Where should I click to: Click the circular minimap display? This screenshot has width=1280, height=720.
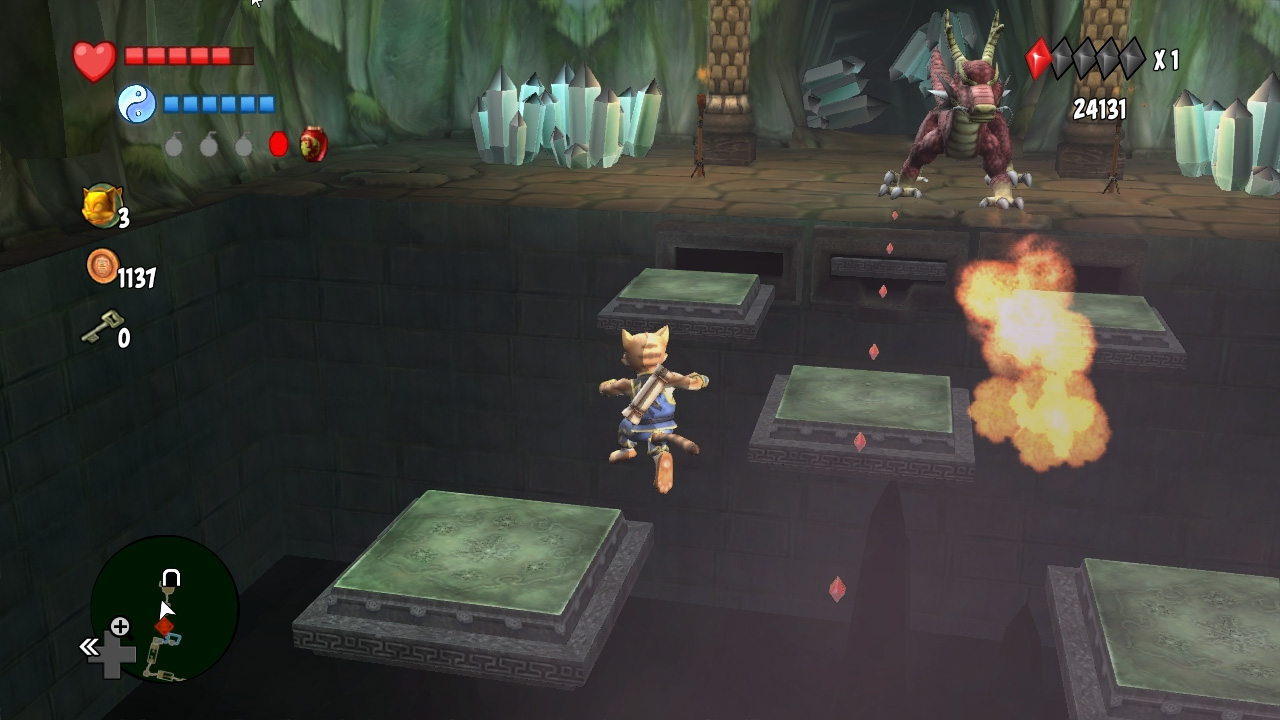coord(165,610)
